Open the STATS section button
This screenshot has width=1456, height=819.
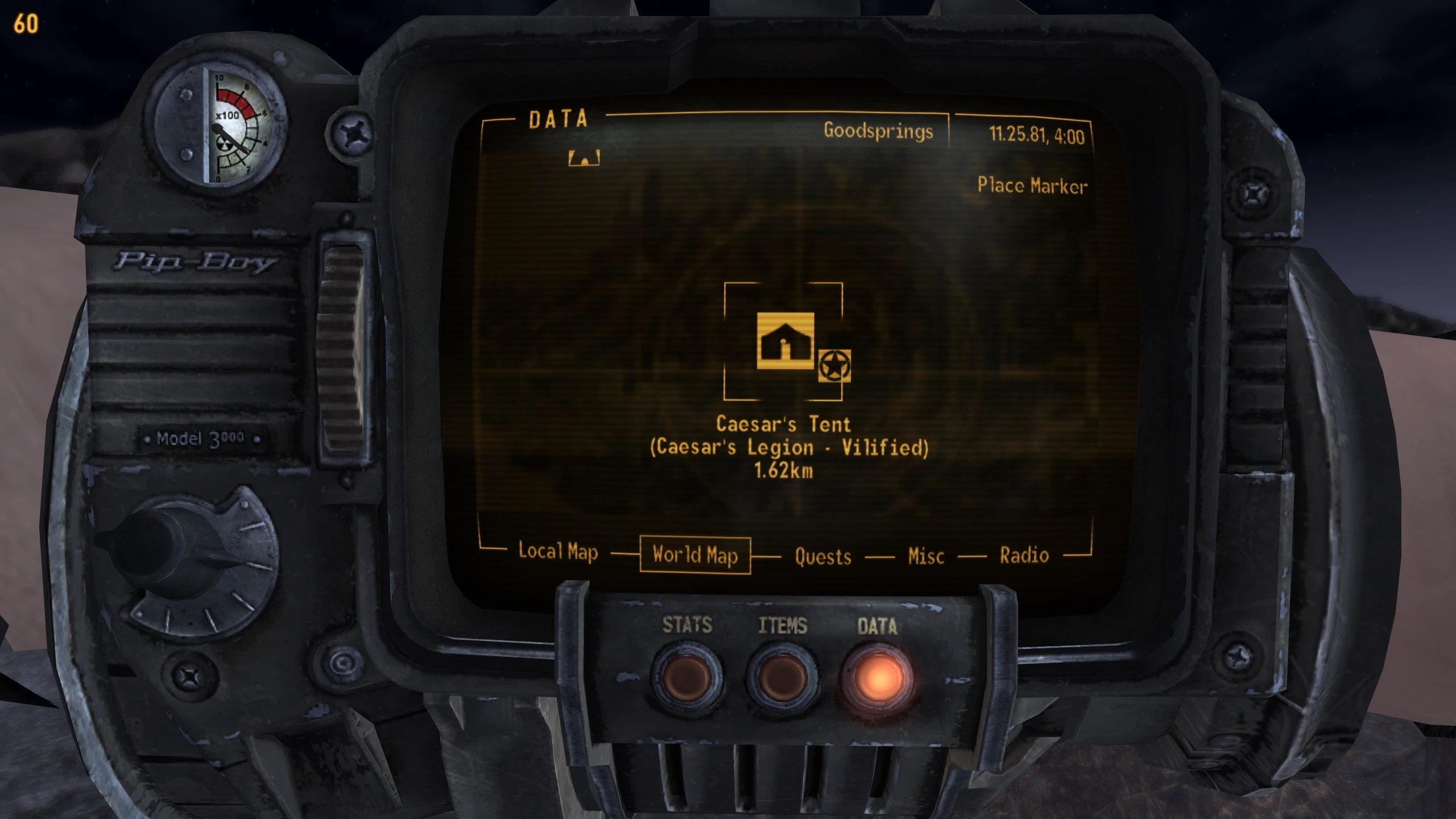click(687, 677)
